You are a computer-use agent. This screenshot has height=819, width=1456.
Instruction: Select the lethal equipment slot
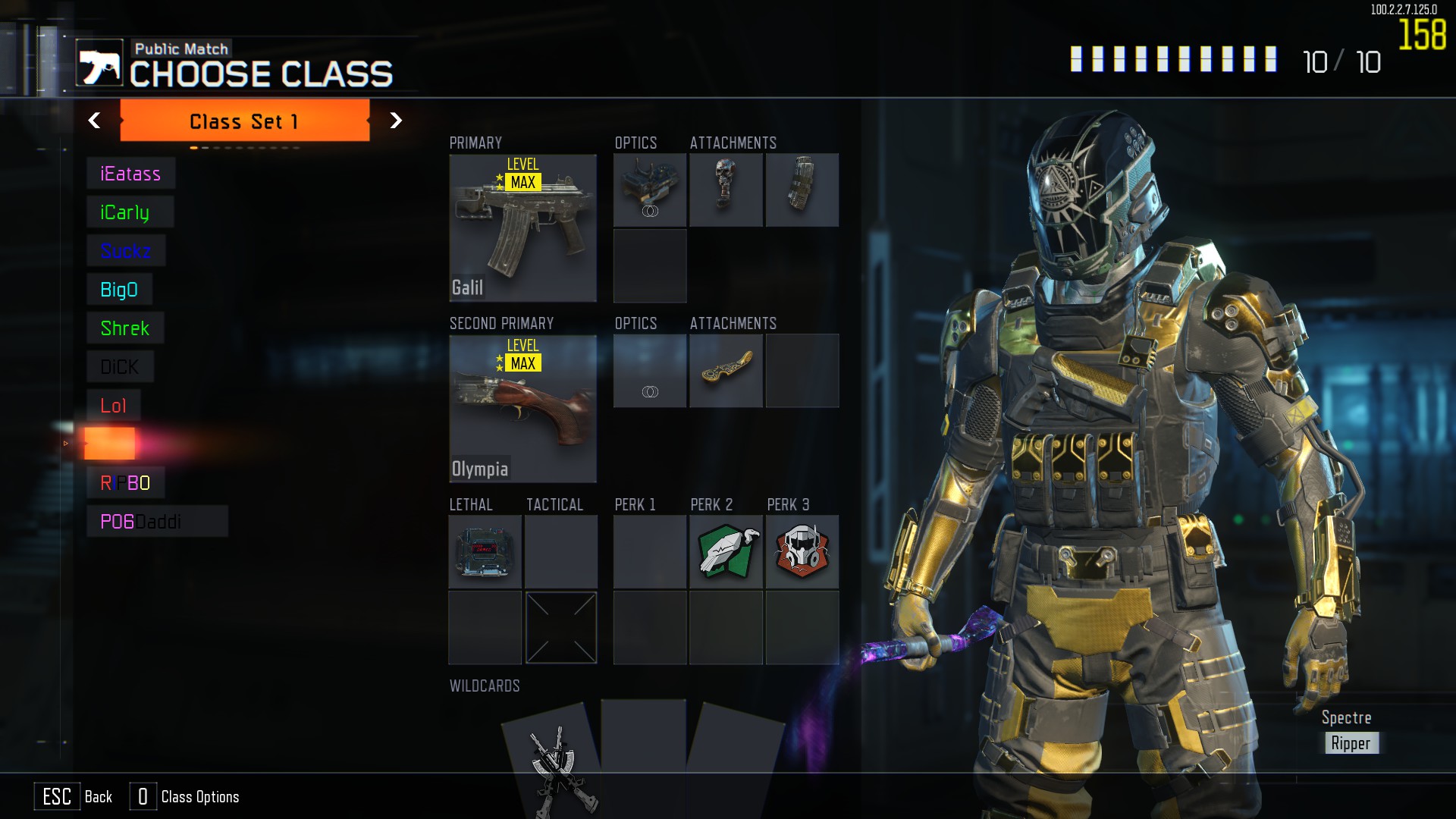485,552
